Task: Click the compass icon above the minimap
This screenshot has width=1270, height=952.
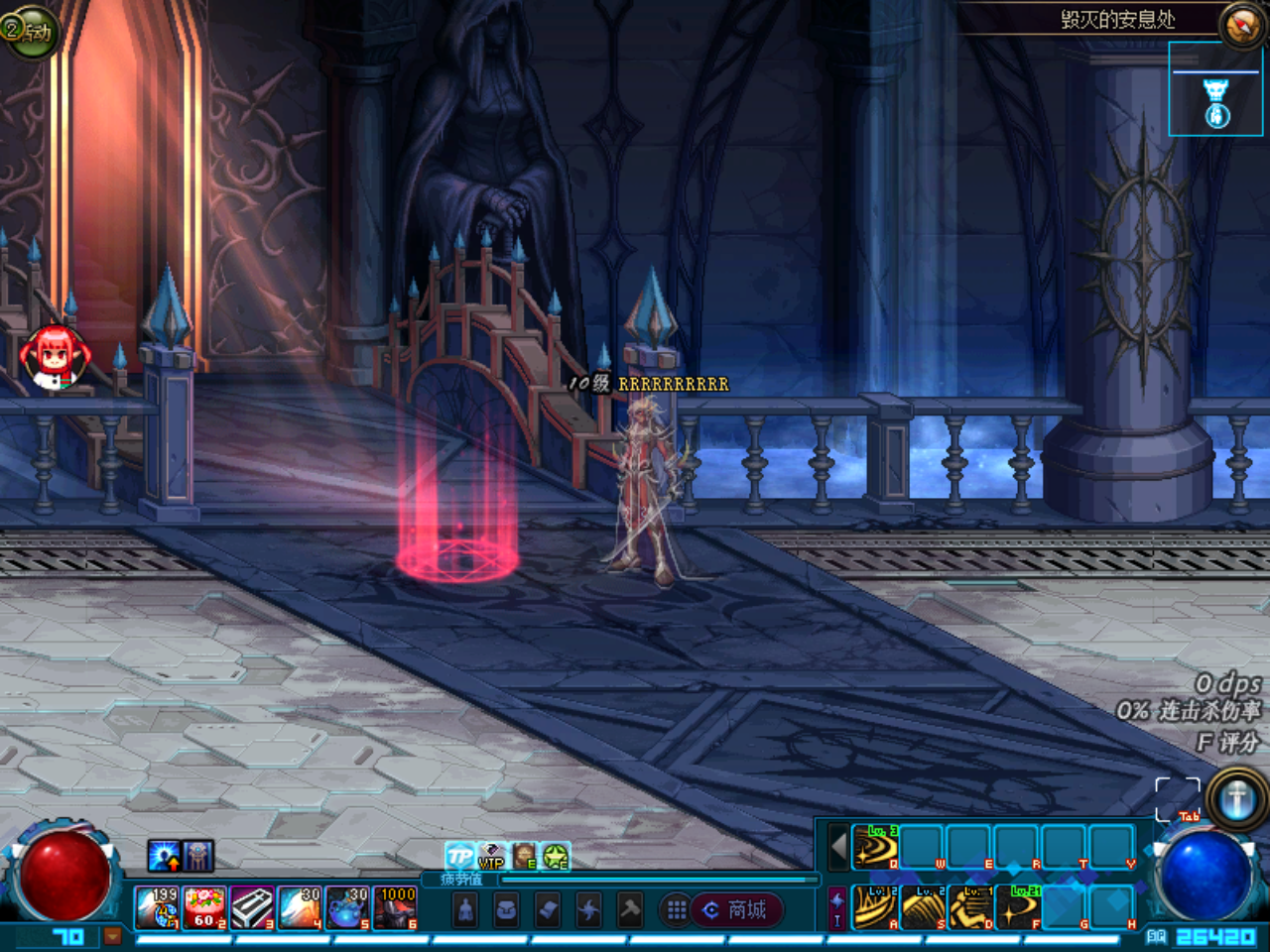Action: [1240, 27]
